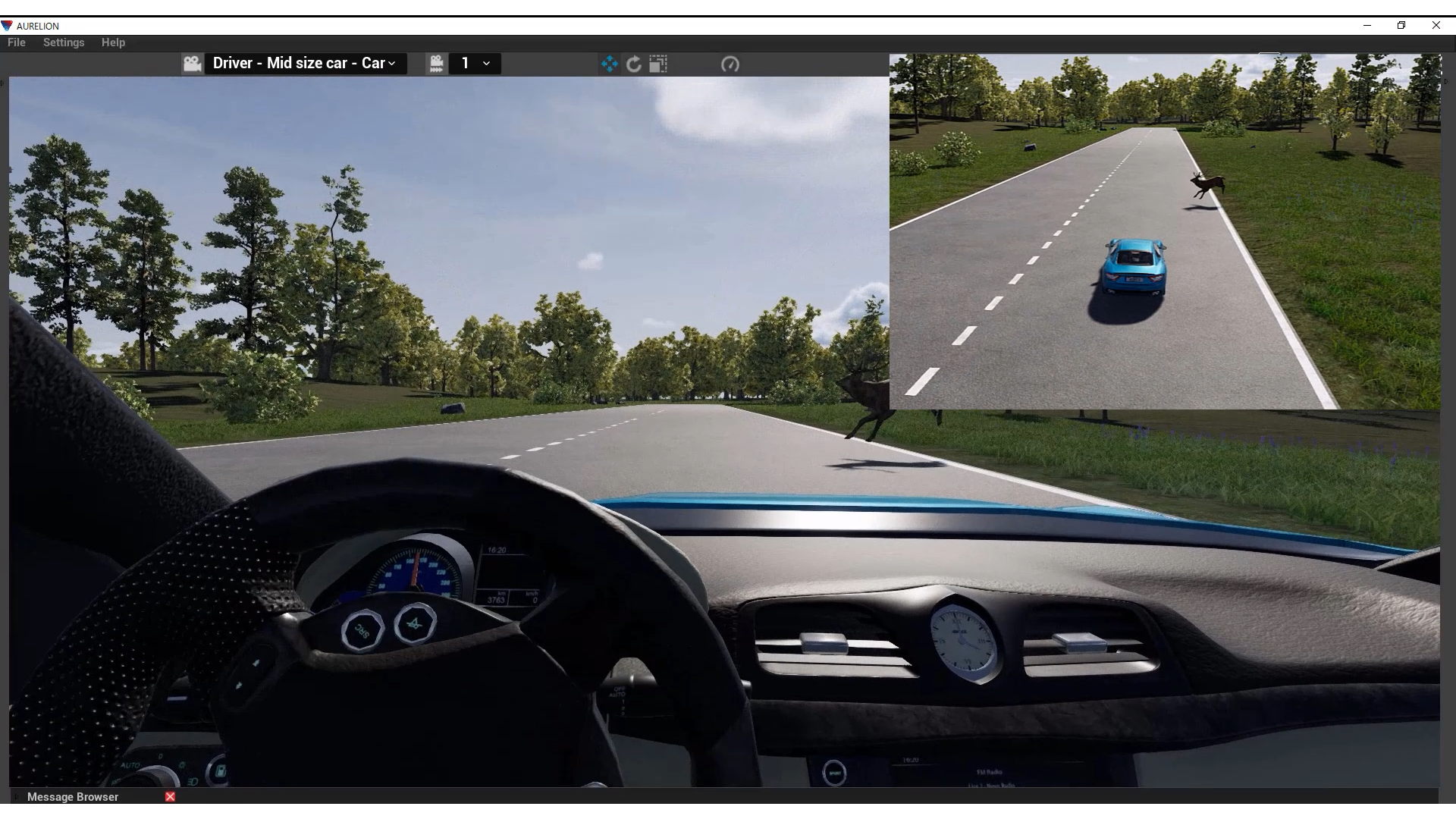This screenshot has width=1456, height=819.
Task: Open the Settings menu
Action: 64,42
